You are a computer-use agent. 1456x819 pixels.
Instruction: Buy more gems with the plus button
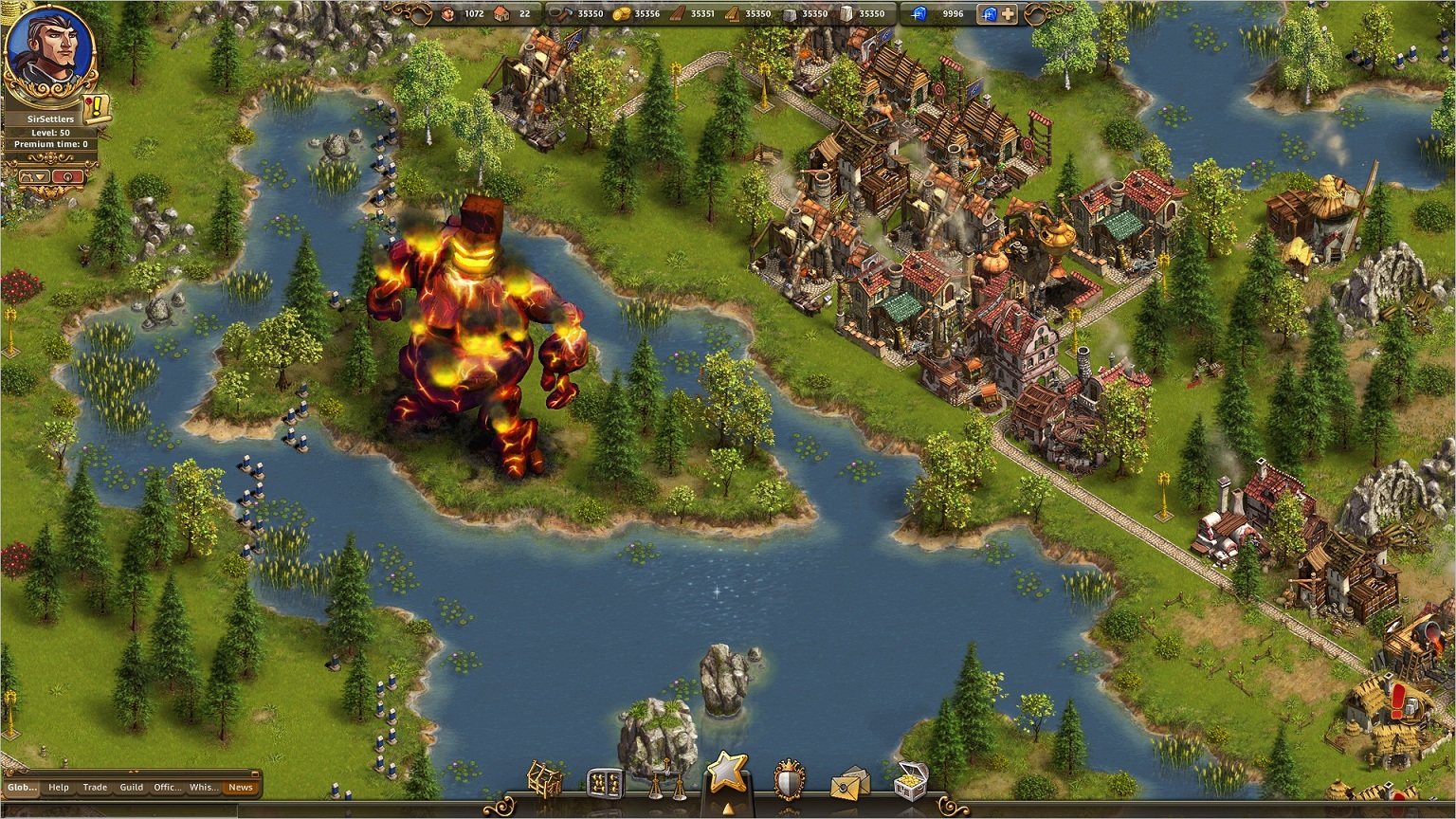pyautogui.click(x=1008, y=14)
